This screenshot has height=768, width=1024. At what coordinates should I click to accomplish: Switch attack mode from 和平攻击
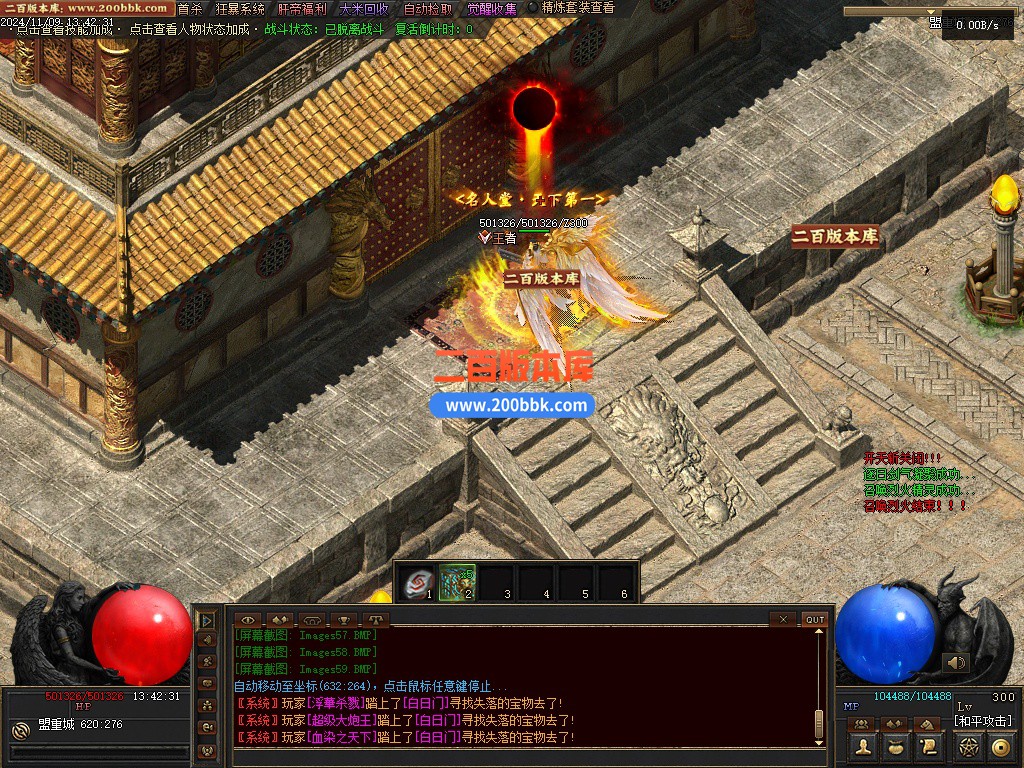click(984, 720)
